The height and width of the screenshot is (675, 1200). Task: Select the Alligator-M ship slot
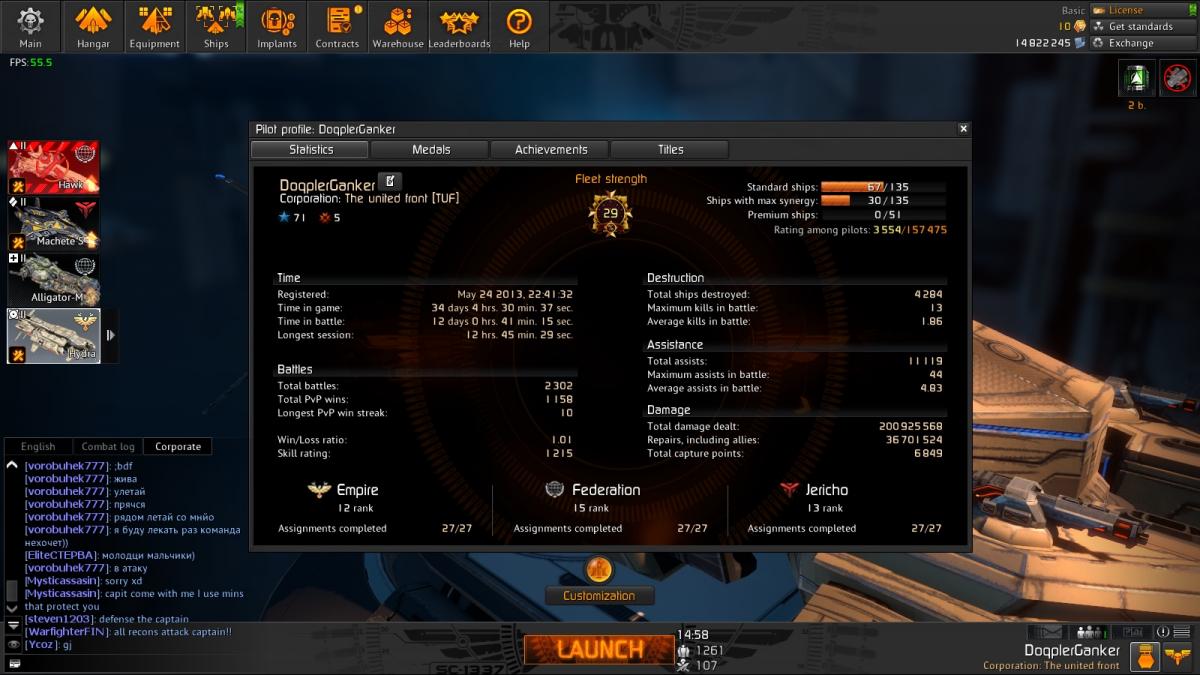tap(55, 279)
